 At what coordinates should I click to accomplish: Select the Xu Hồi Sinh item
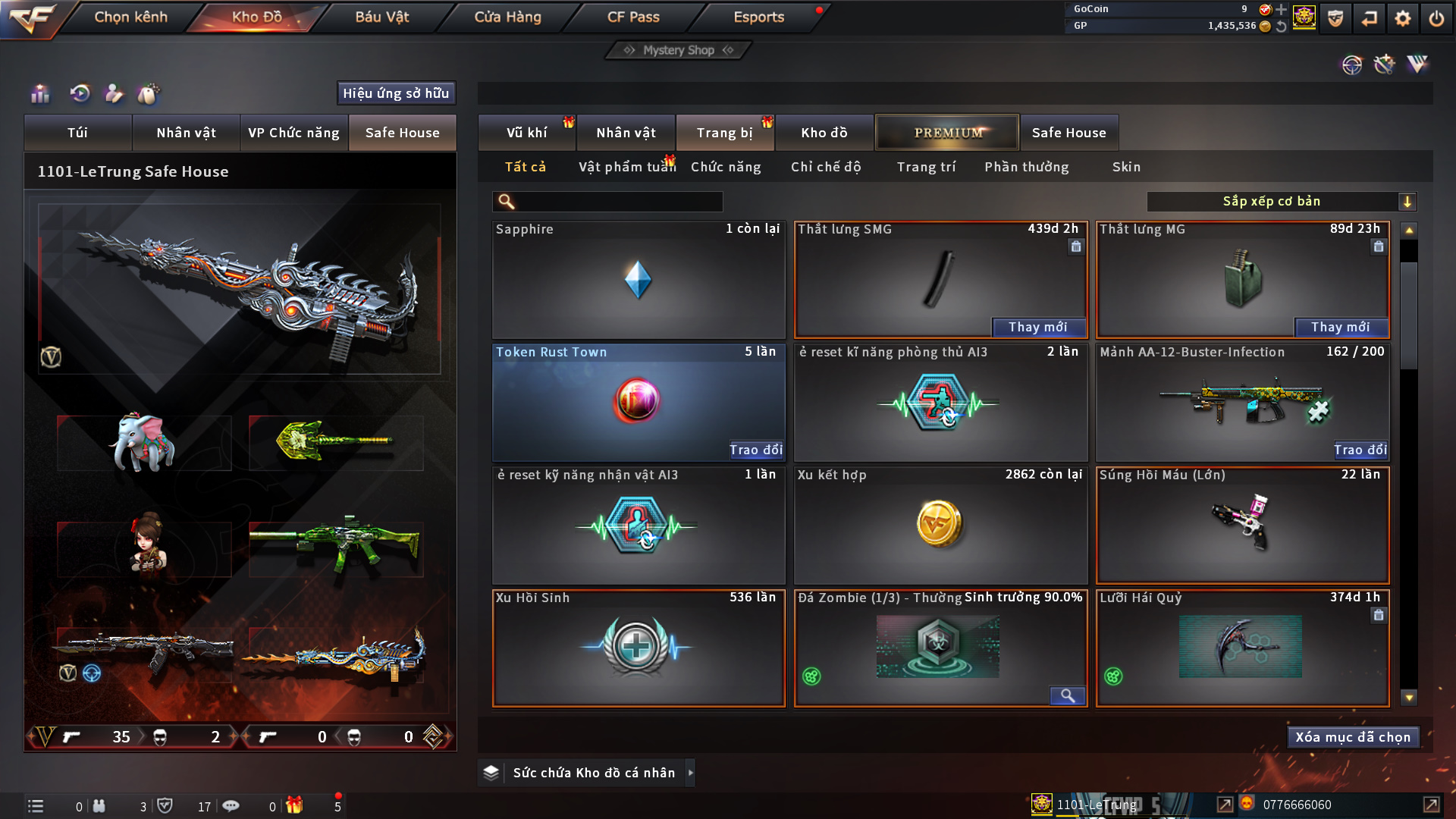tap(638, 648)
